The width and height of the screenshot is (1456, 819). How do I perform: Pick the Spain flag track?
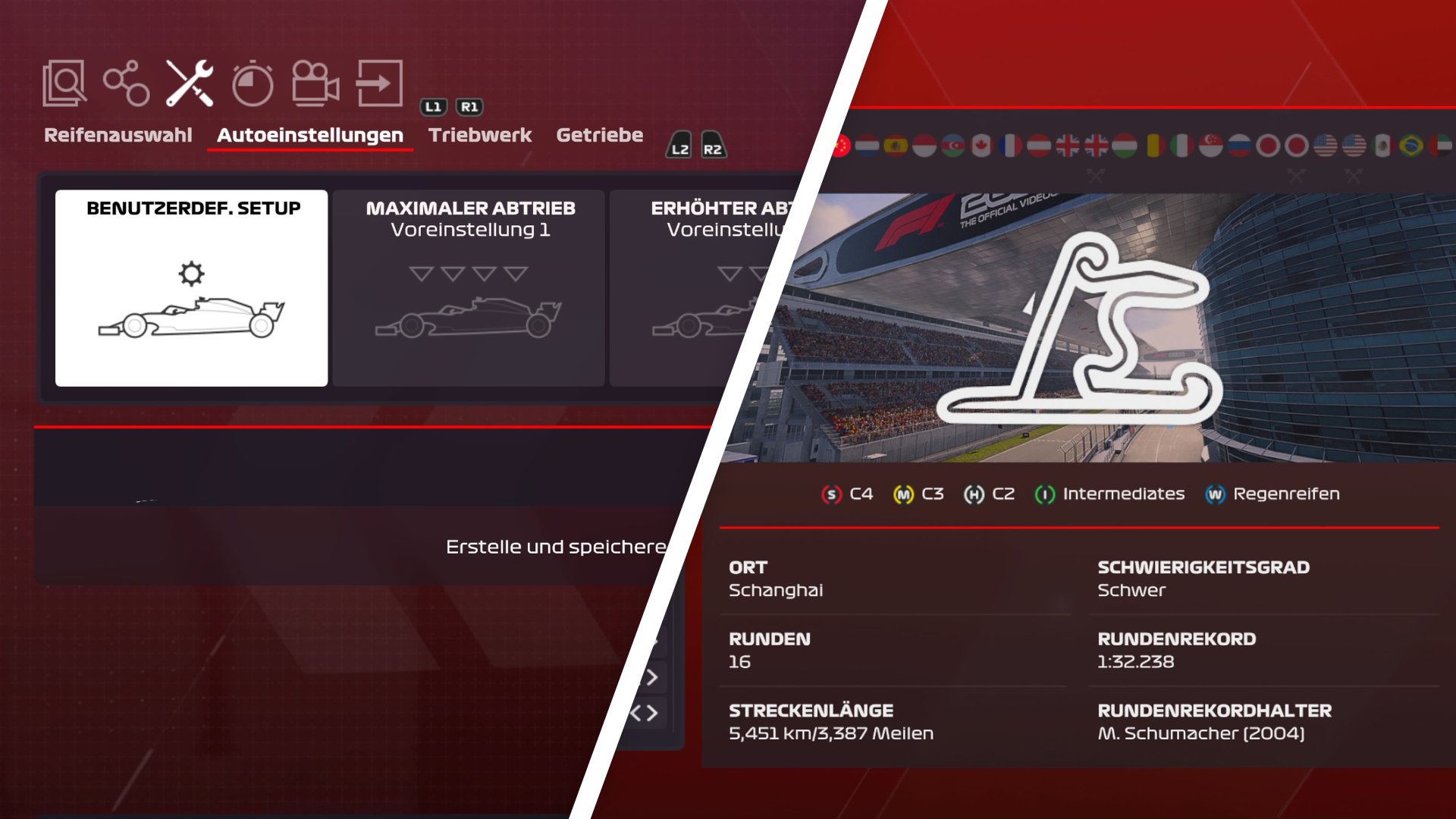[896, 145]
